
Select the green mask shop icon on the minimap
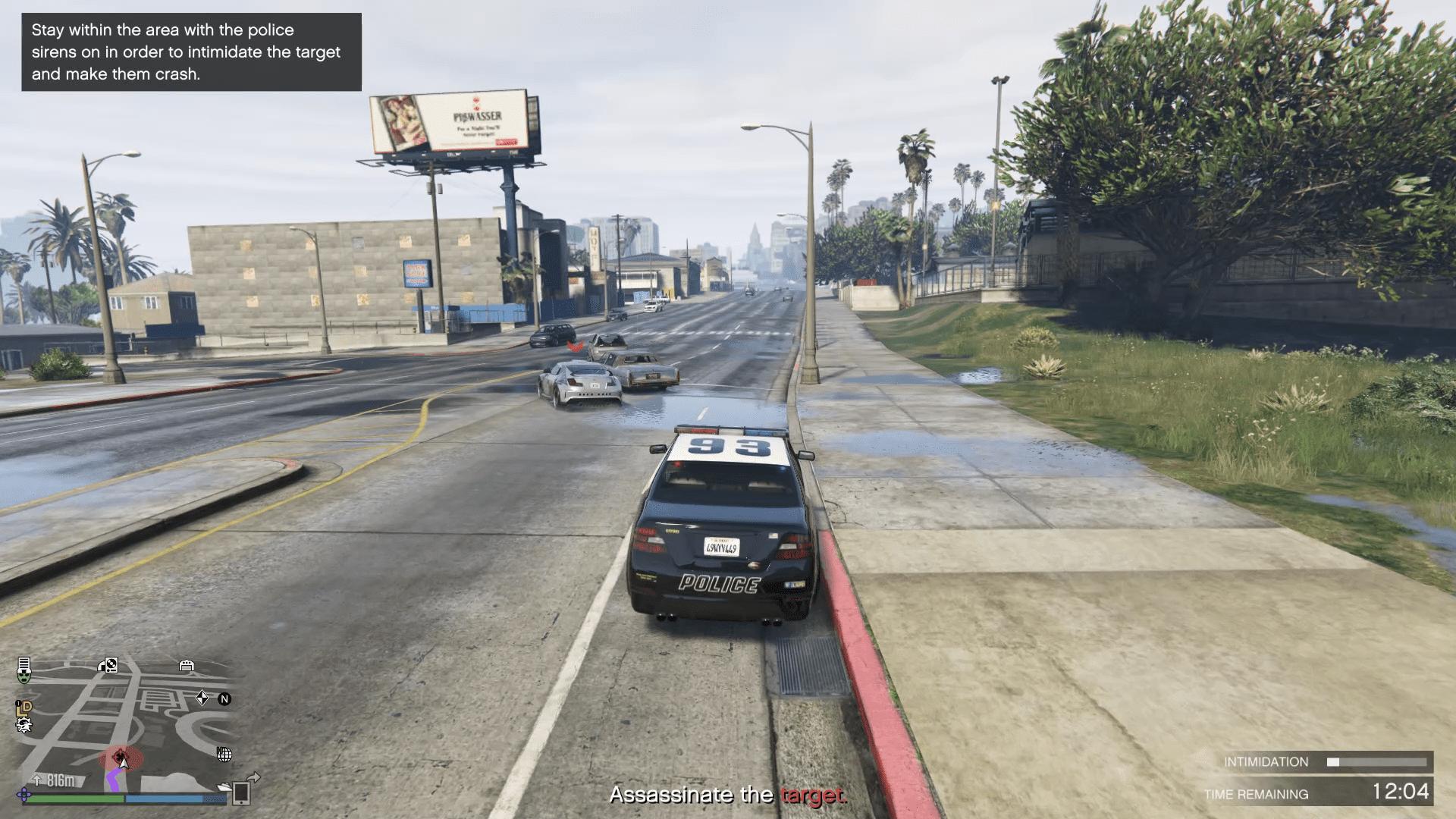pos(24,677)
